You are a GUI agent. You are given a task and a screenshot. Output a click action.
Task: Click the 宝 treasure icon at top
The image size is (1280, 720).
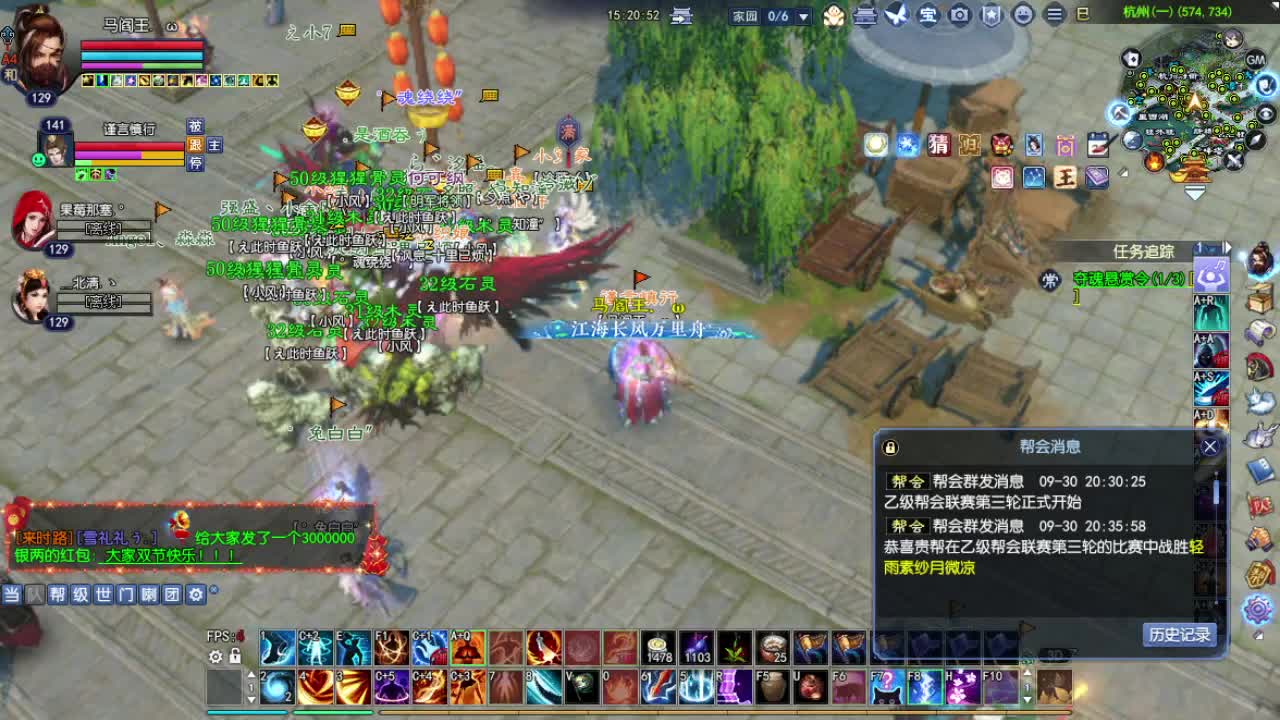coord(927,16)
